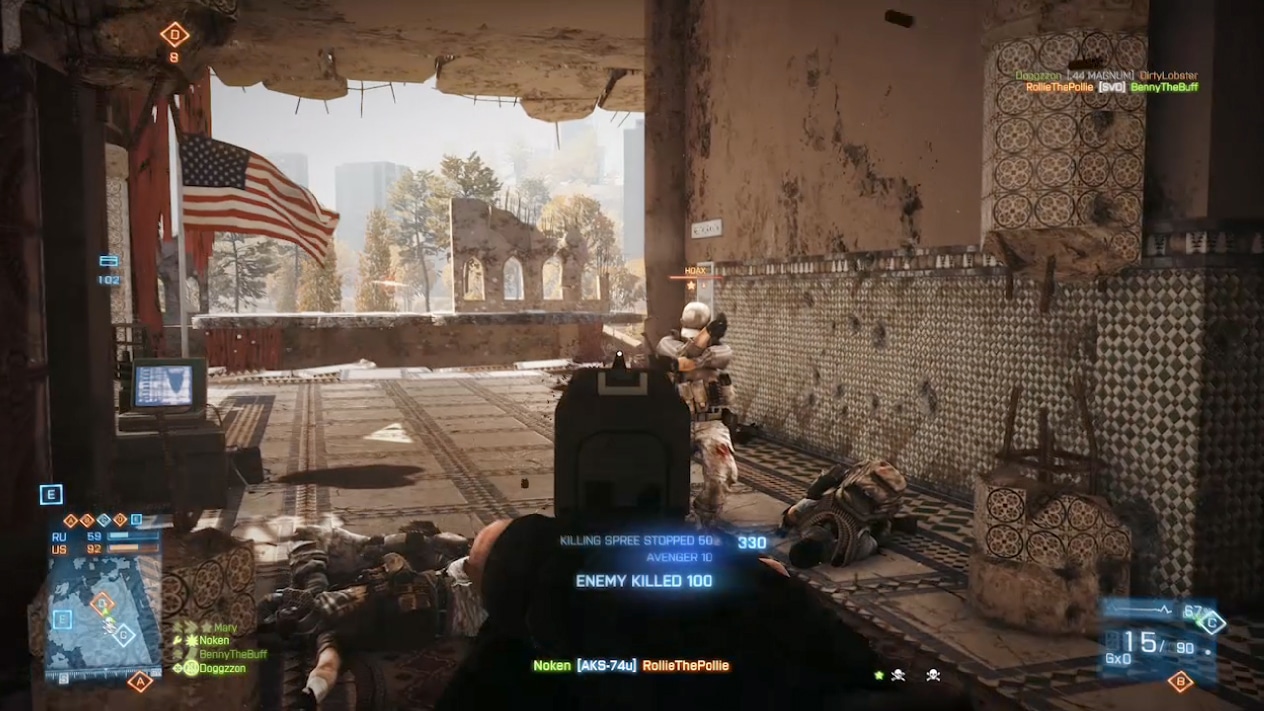Select objective C diamond on the minimap
This screenshot has height=711, width=1264.
[x=123, y=633]
